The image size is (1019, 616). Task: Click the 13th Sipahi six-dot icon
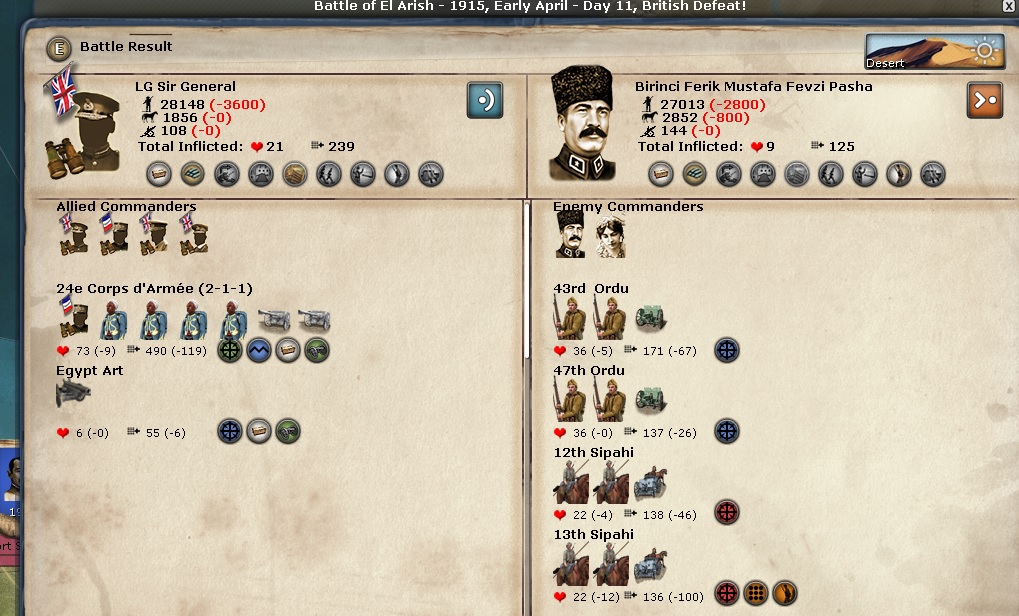(756, 596)
